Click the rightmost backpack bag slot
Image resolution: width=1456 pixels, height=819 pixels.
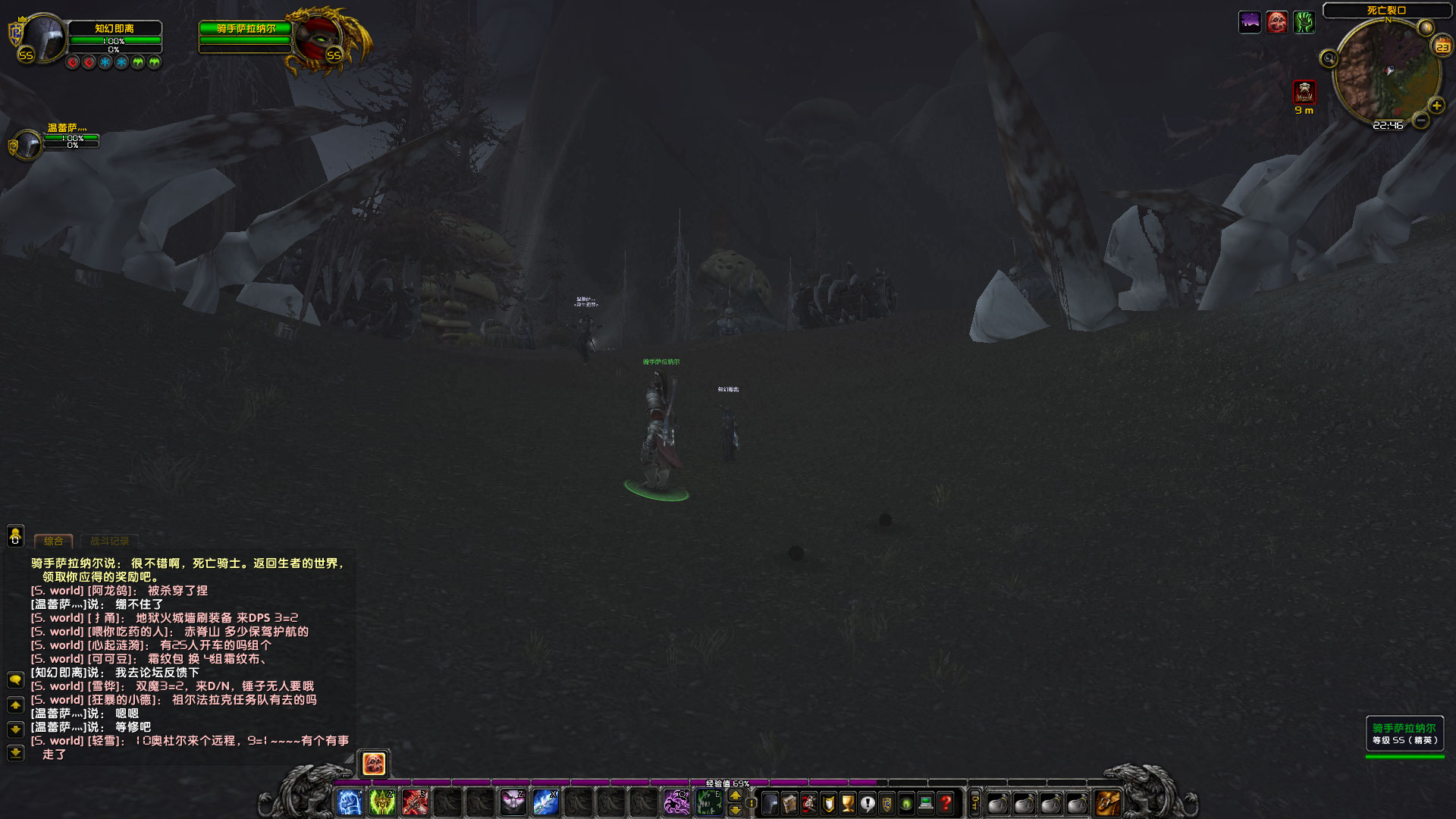tap(1106, 803)
